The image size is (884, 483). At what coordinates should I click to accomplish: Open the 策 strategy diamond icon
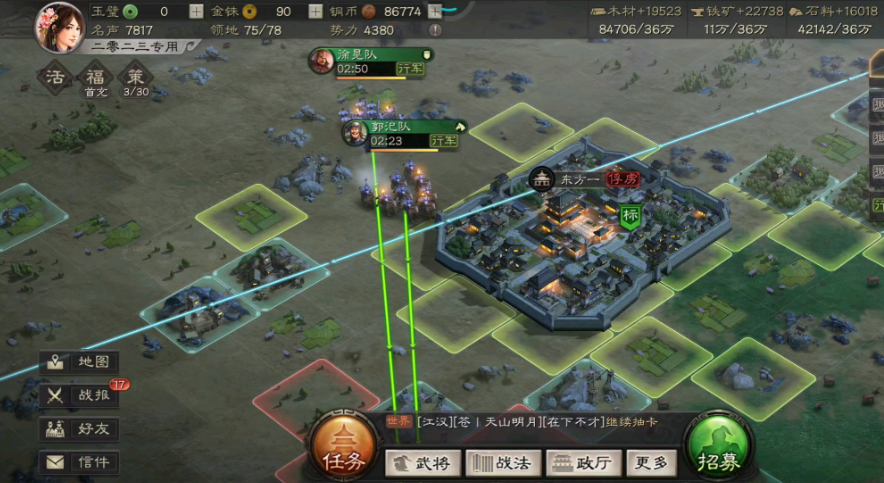tap(135, 78)
